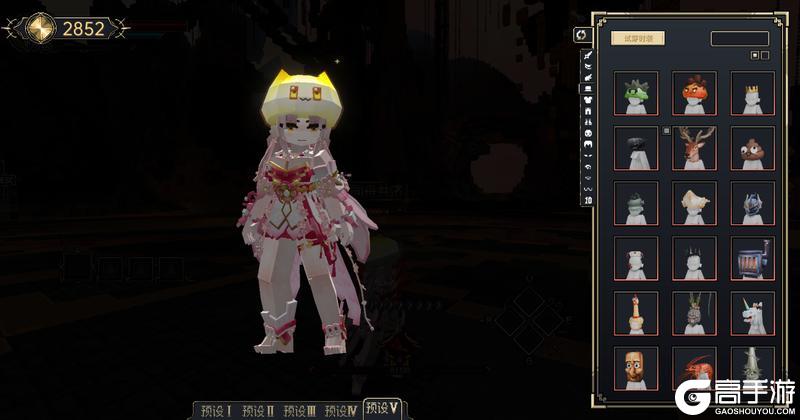800x420 pixels.
Task: Switch to preset tab 预设Ⅳ
Action: [x=341, y=410]
